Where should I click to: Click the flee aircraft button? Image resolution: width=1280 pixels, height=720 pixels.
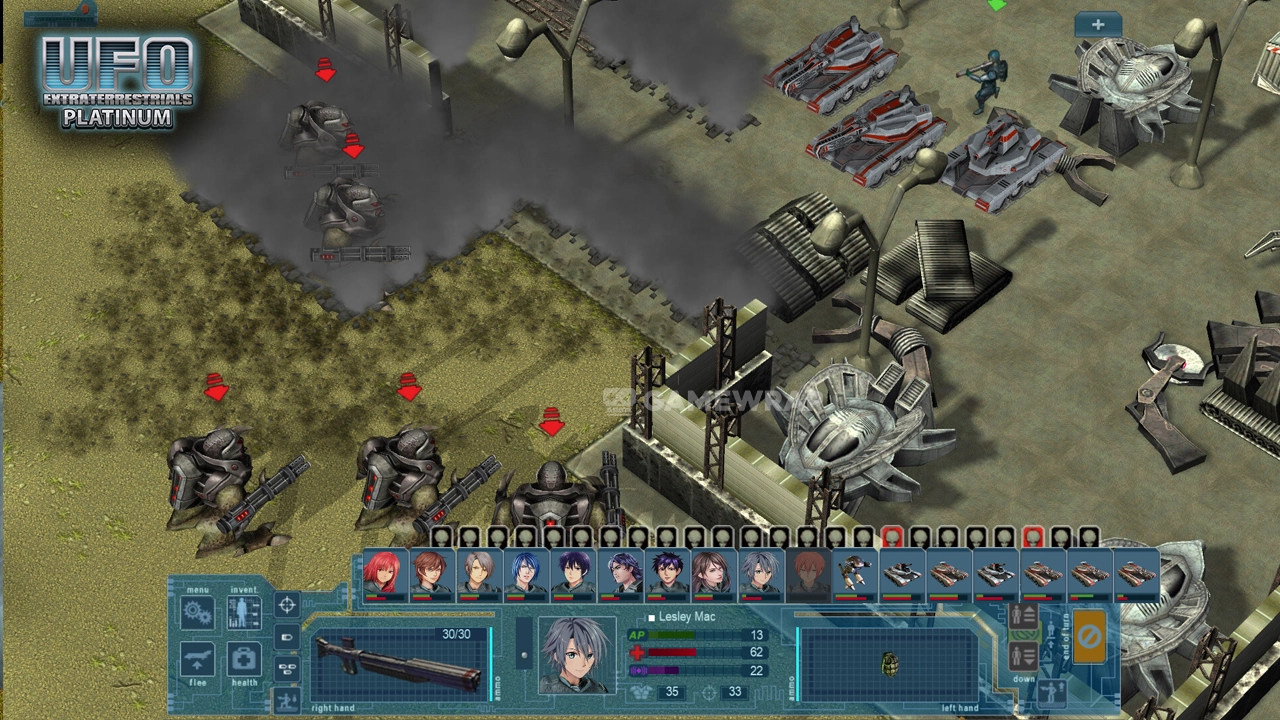tap(197, 660)
